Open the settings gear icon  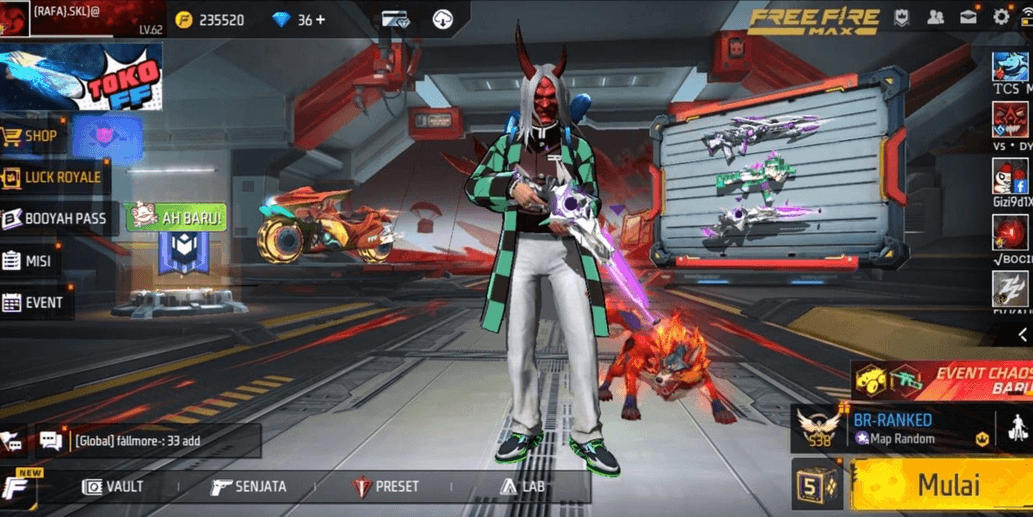(1001, 18)
